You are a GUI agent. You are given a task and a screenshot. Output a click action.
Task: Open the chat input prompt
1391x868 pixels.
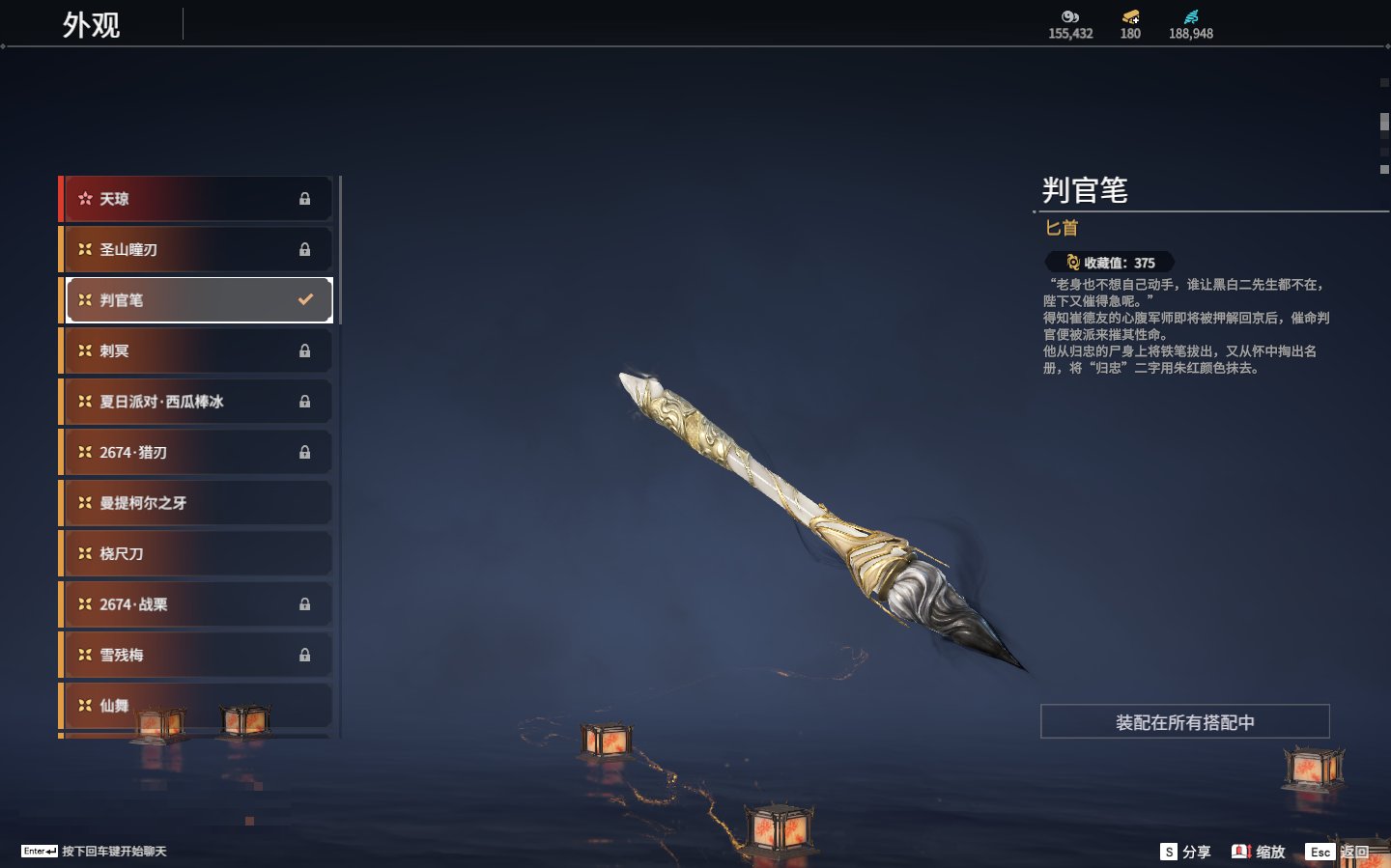coord(94,851)
